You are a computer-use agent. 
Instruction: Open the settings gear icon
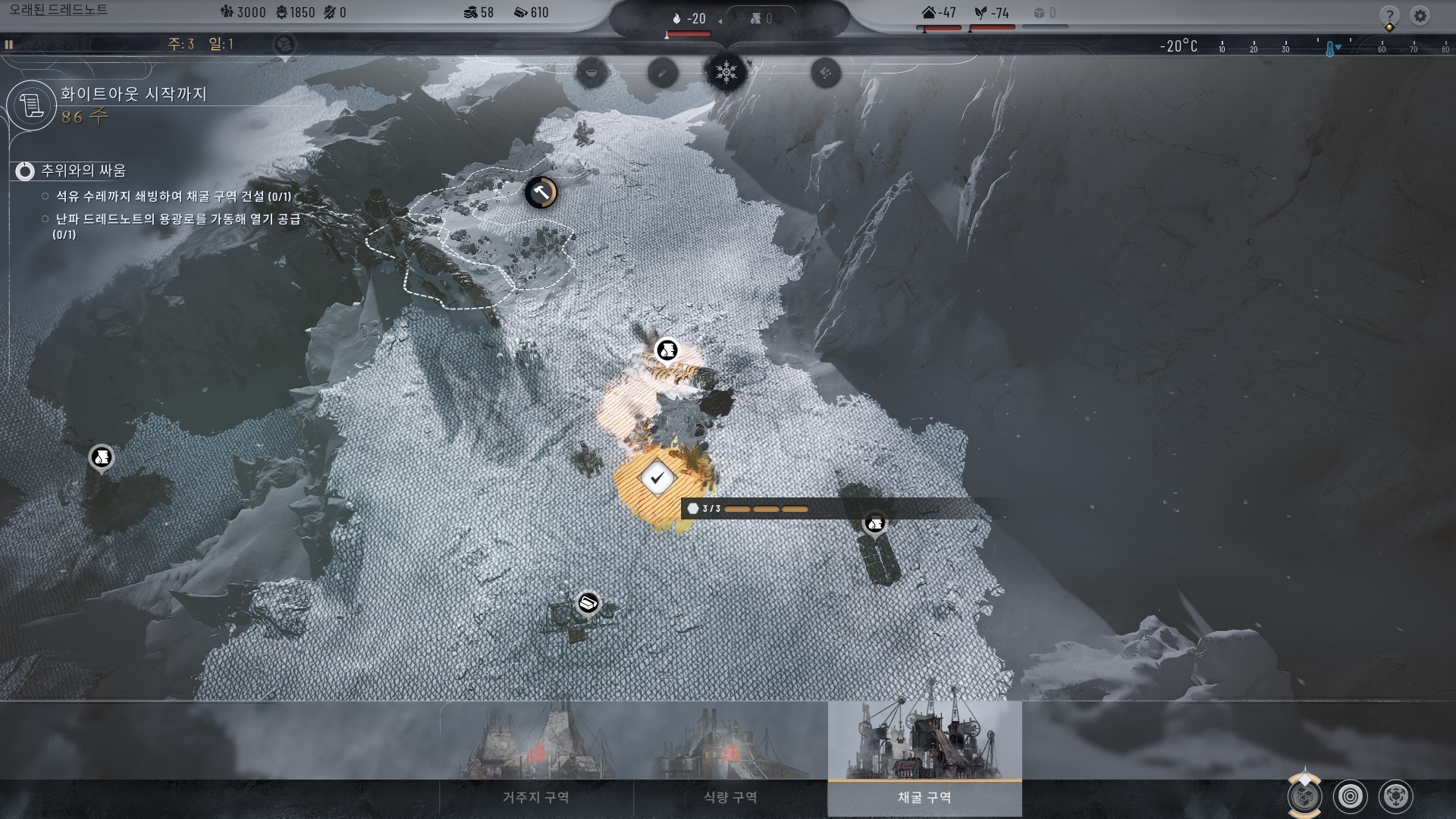click(x=1420, y=15)
